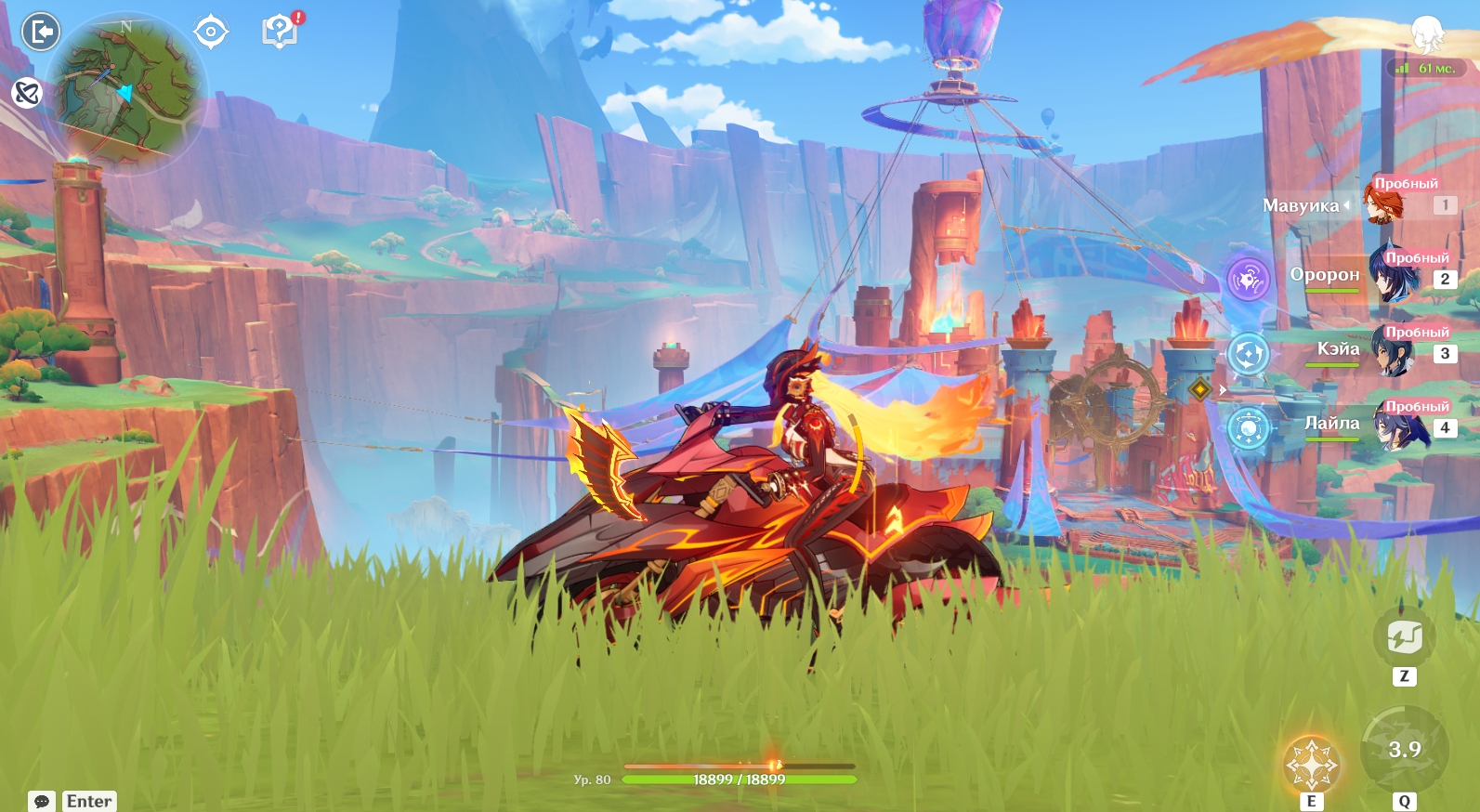This screenshot has width=1480, height=812.
Task: Open the circular minimap
Action: coord(127,92)
